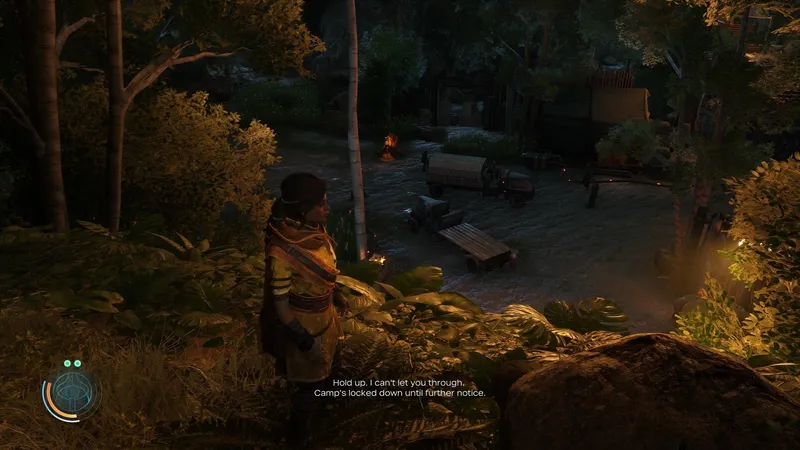Click the circular emblem HUD icon
800x450 pixels.
(72, 395)
